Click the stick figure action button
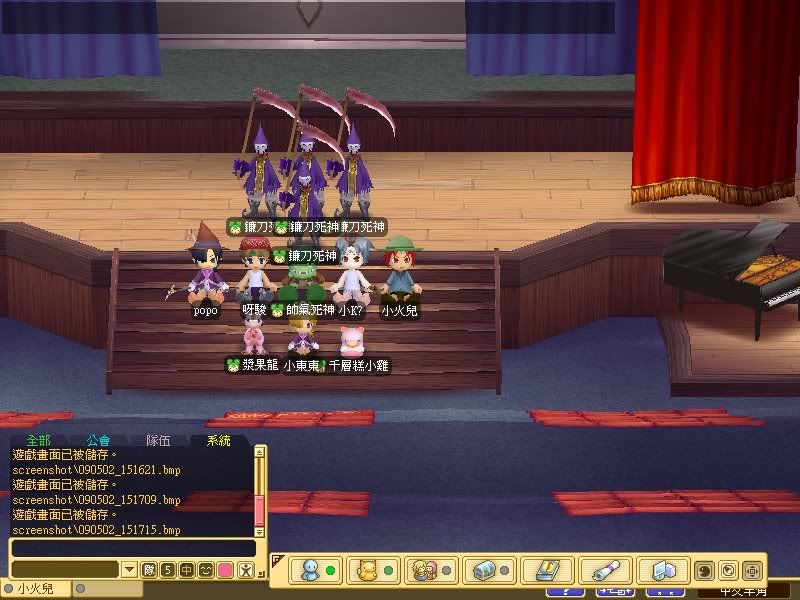 [x=246, y=570]
